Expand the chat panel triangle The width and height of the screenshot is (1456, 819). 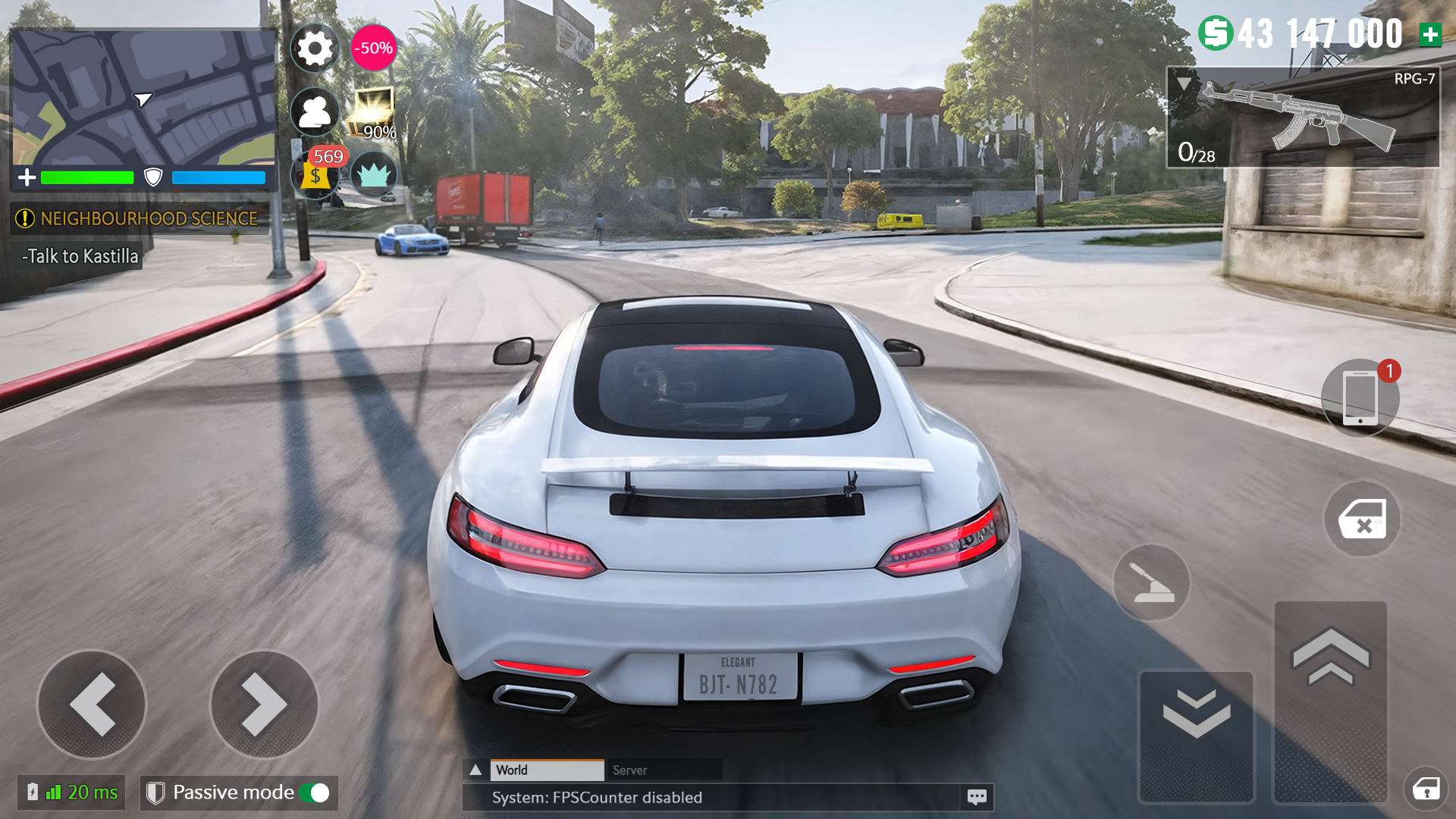pyautogui.click(x=476, y=769)
